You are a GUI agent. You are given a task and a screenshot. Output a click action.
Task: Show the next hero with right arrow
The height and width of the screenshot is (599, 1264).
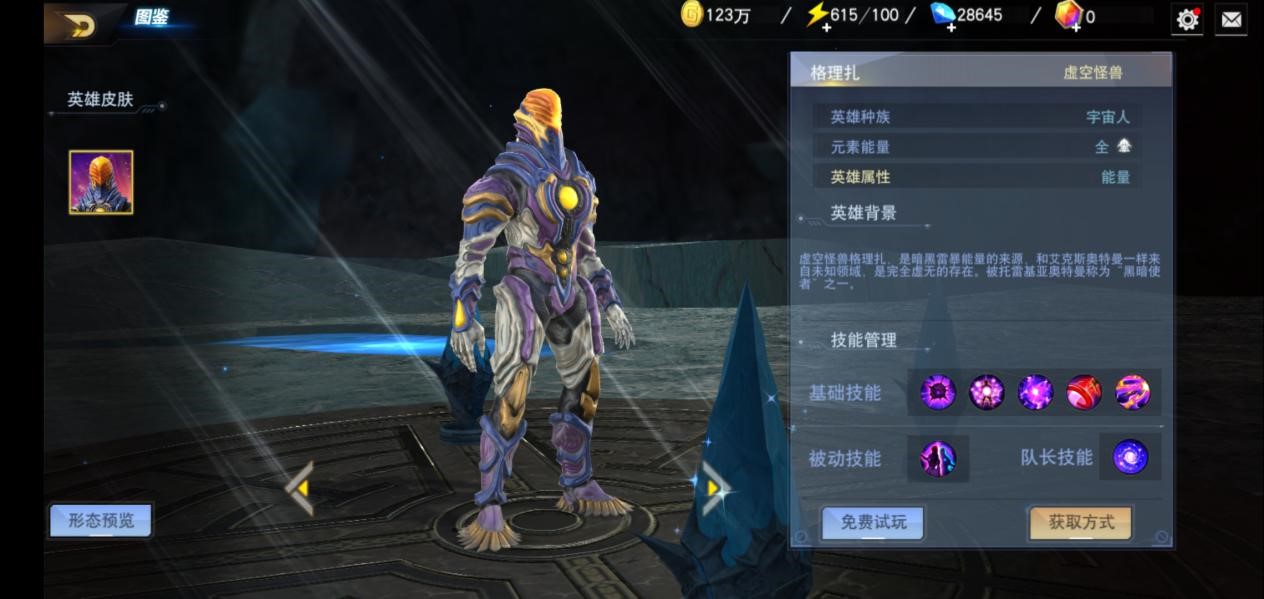[x=714, y=488]
